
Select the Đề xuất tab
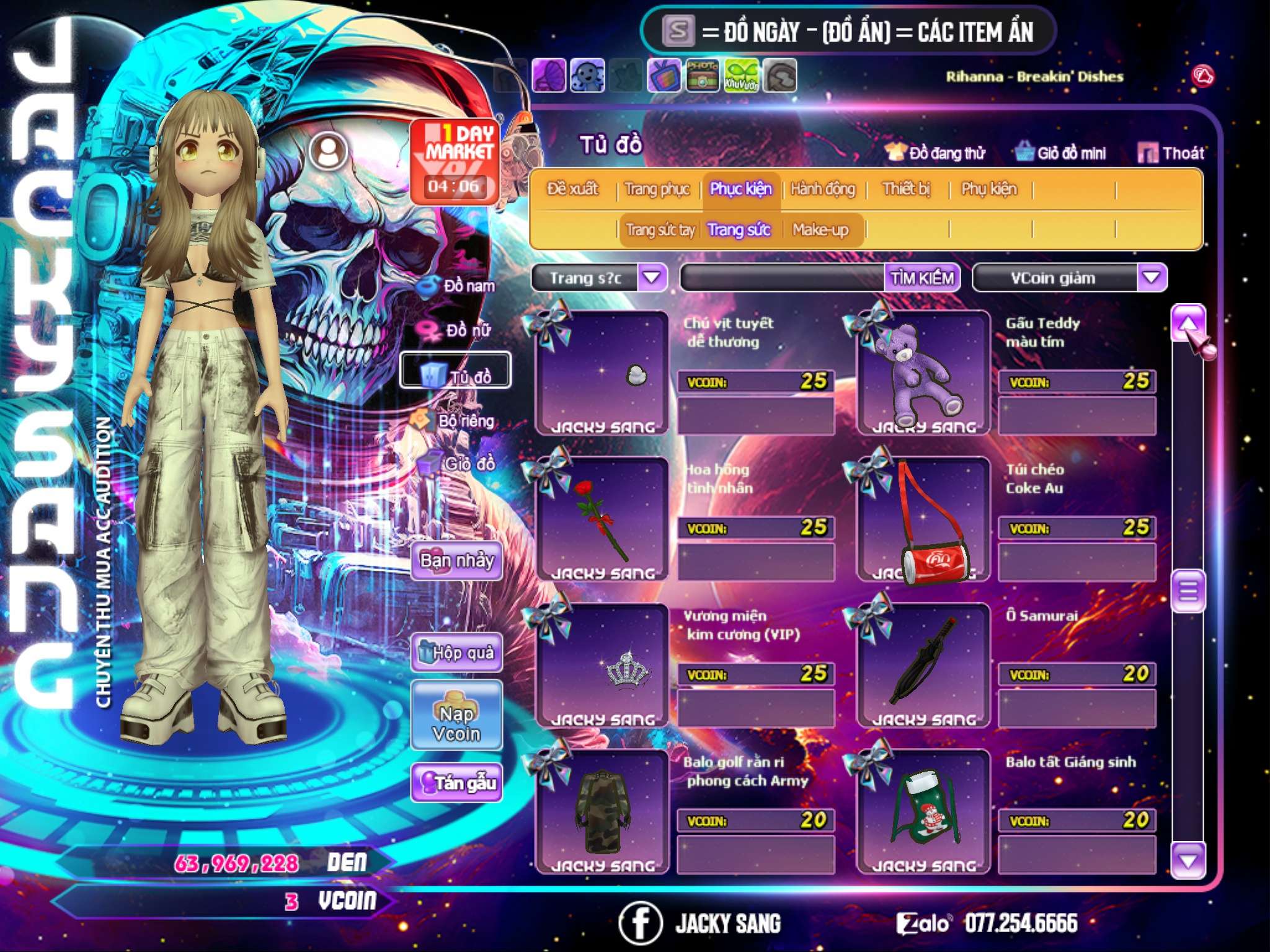coord(573,189)
